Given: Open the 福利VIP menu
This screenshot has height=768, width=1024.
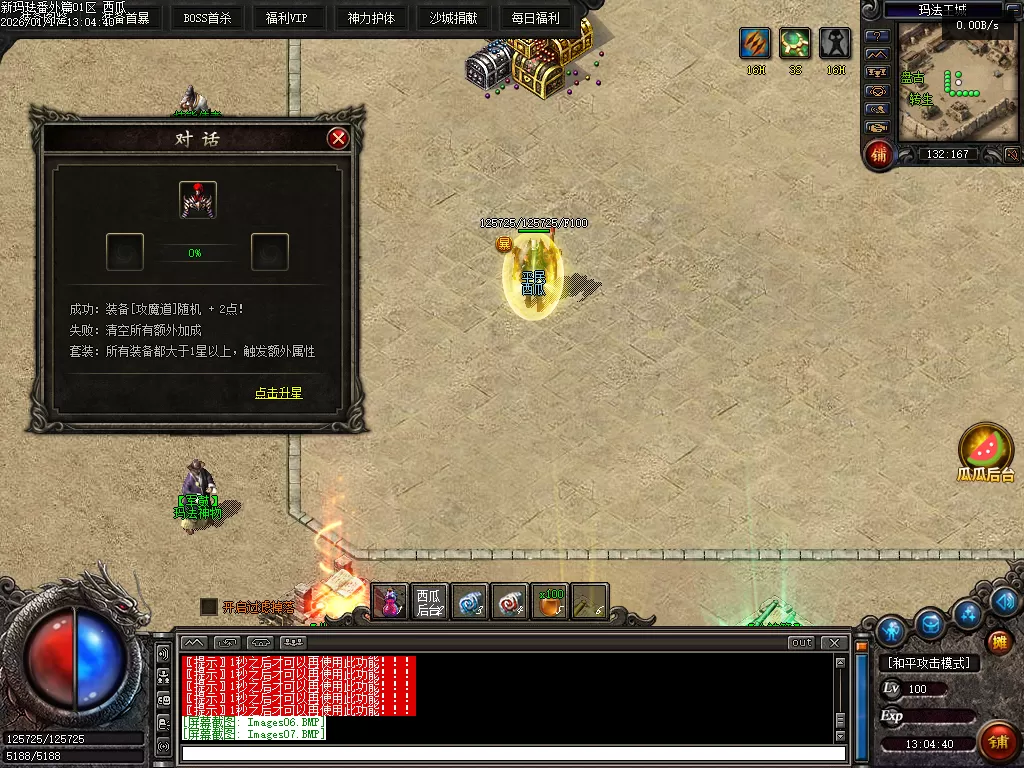Looking at the screenshot, I should pyautogui.click(x=287, y=18).
